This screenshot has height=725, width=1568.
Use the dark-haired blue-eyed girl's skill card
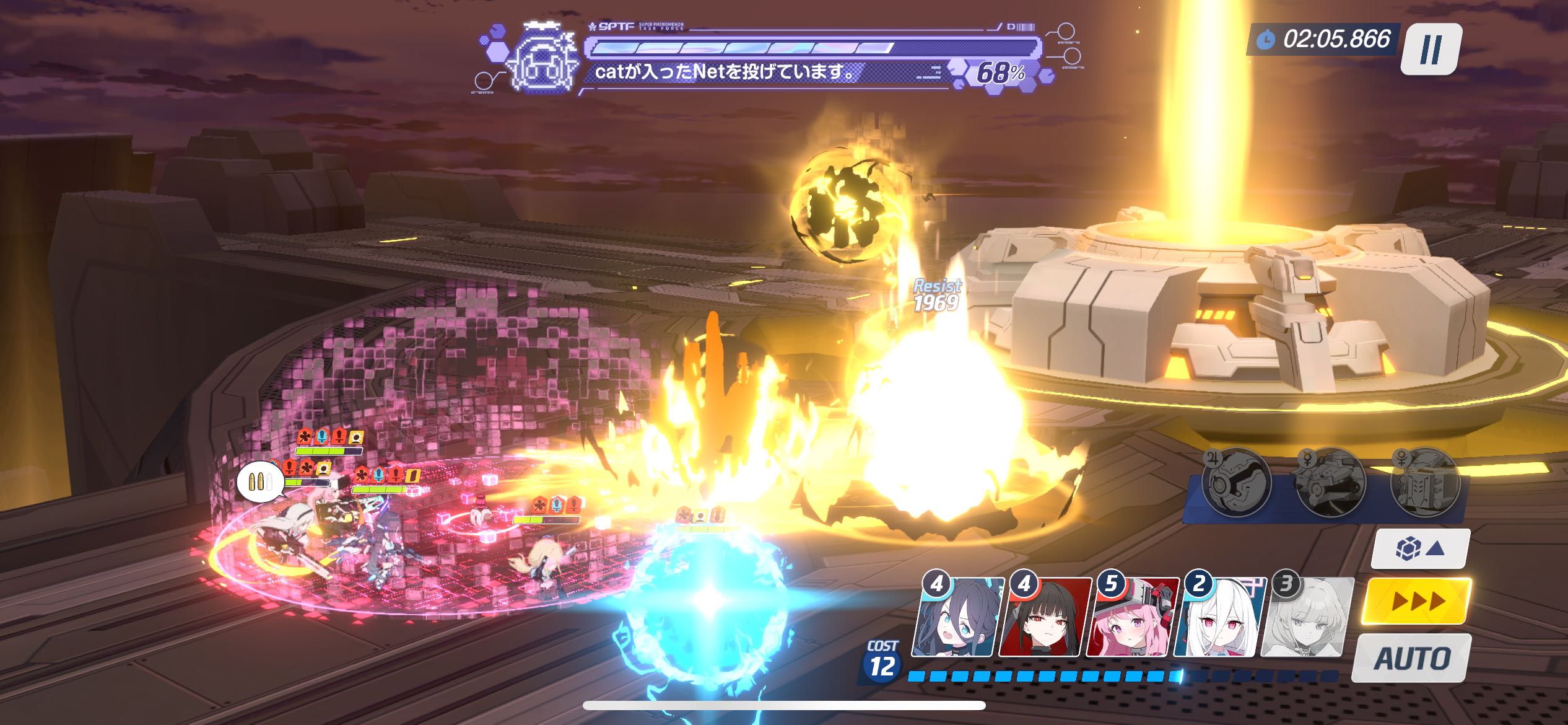(x=957, y=617)
